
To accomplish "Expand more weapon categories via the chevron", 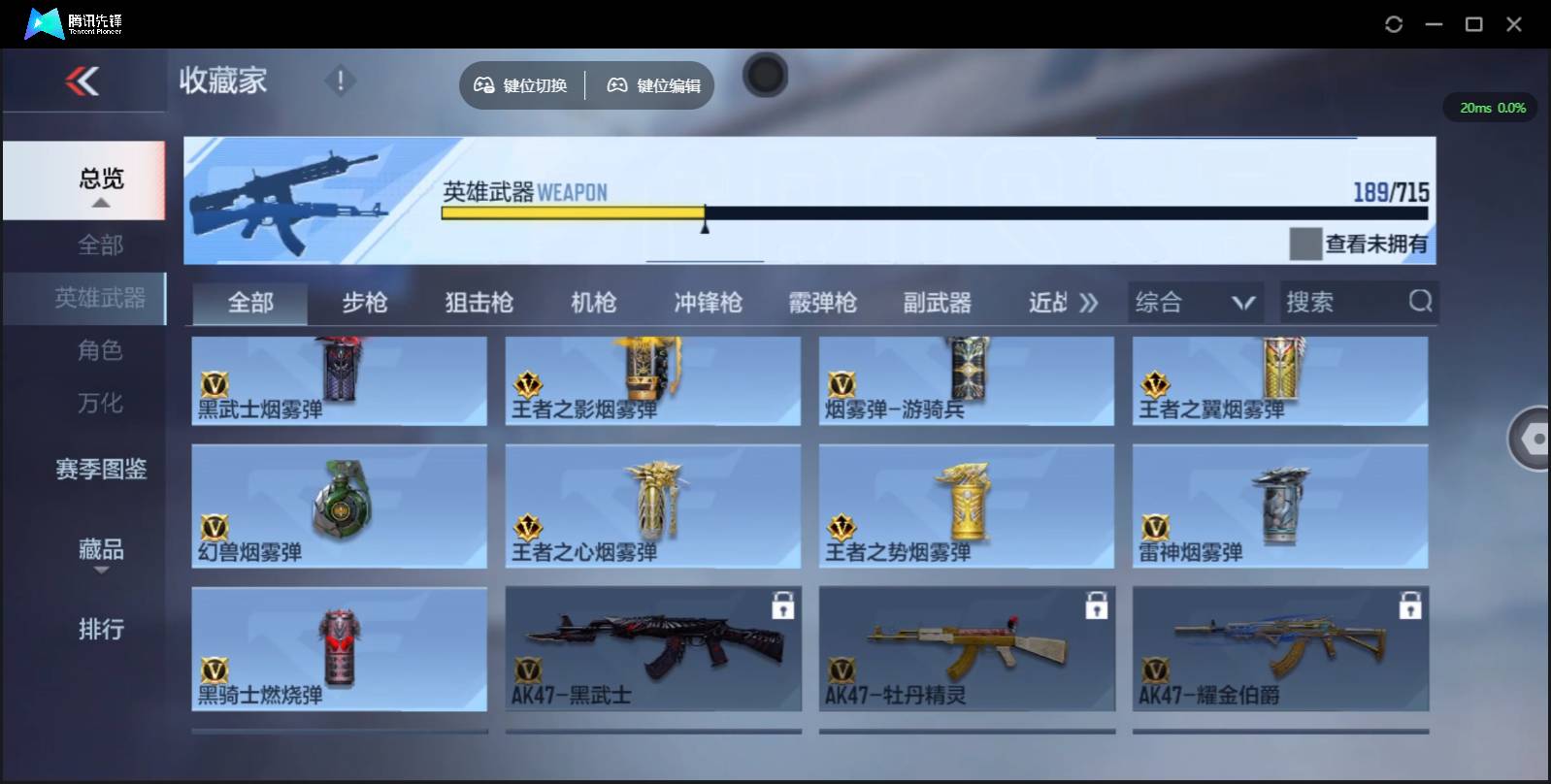I will (1089, 302).
